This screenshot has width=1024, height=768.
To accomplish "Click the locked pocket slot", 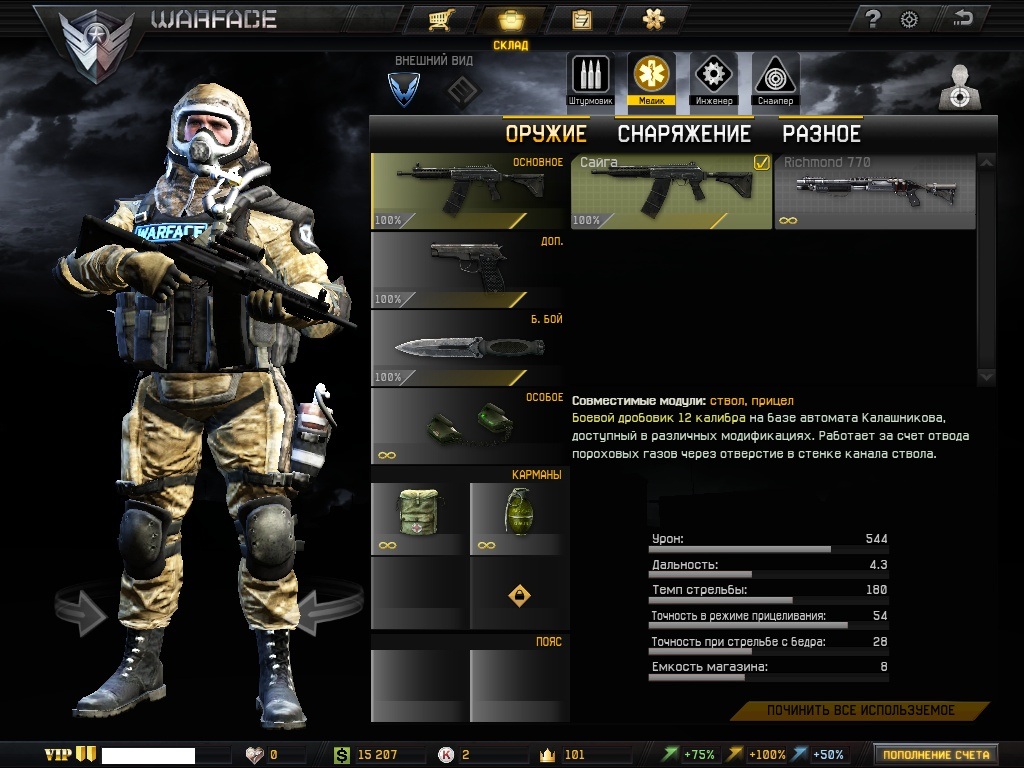I will point(519,596).
